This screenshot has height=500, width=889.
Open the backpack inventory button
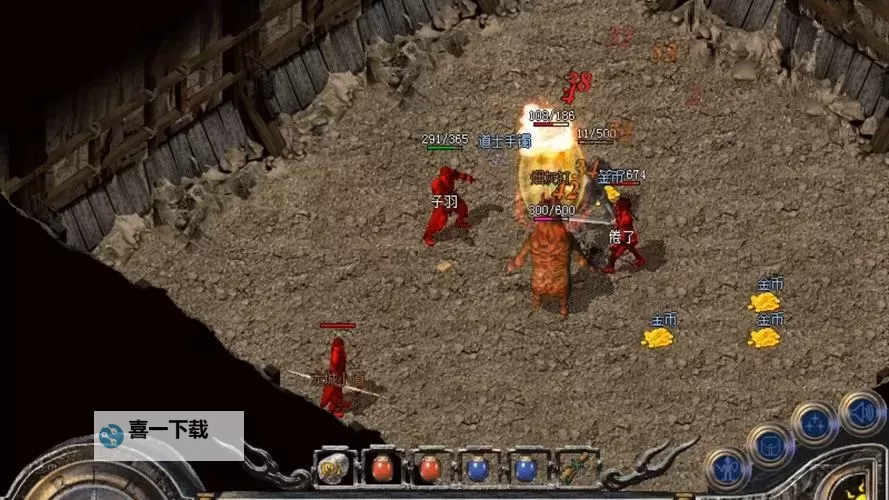pyautogui.click(x=769, y=445)
